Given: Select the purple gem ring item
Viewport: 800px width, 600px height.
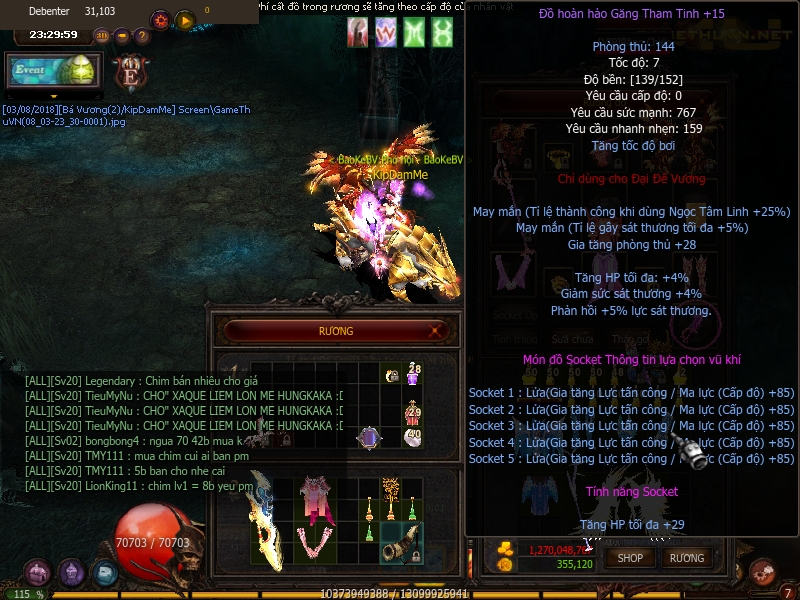Looking at the screenshot, I should [x=369, y=436].
